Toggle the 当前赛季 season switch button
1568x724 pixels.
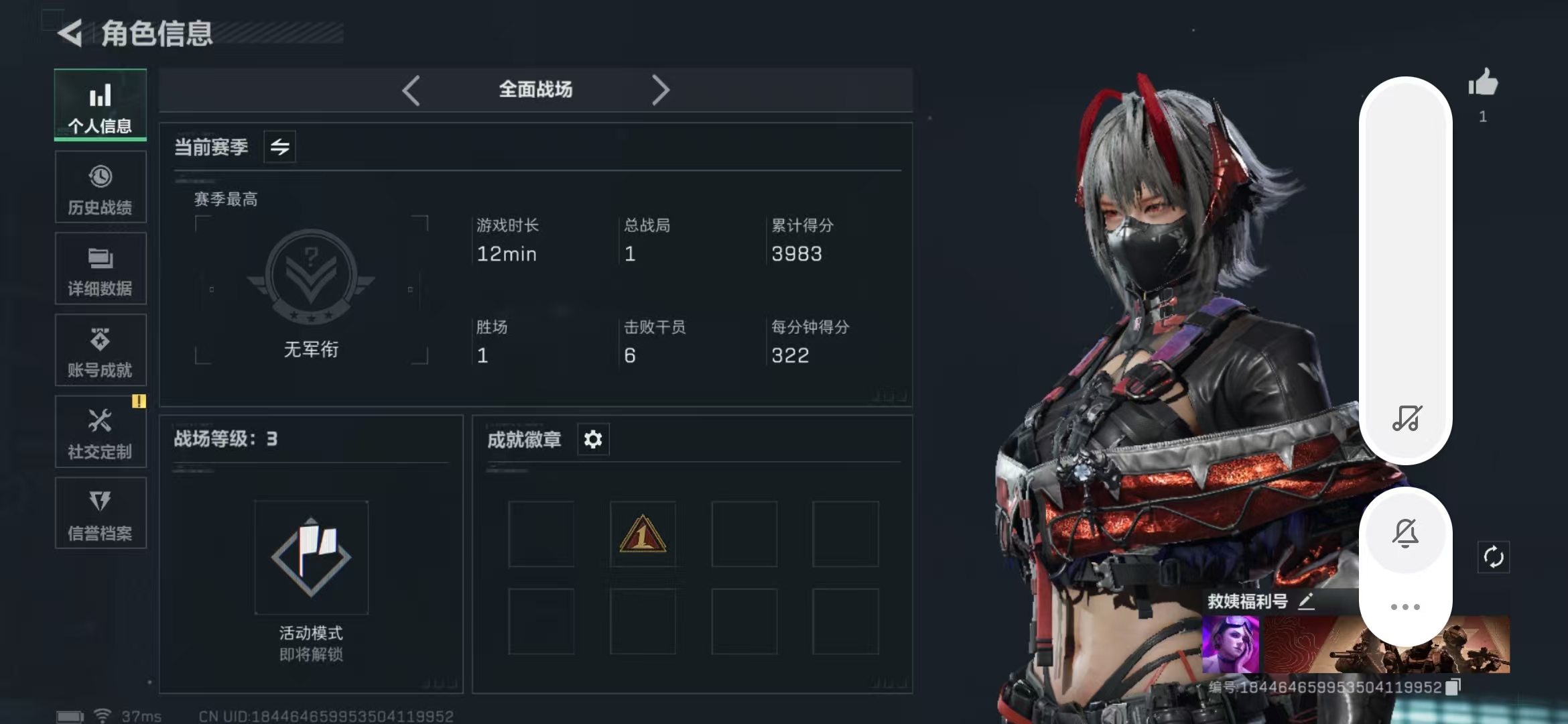tap(280, 147)
